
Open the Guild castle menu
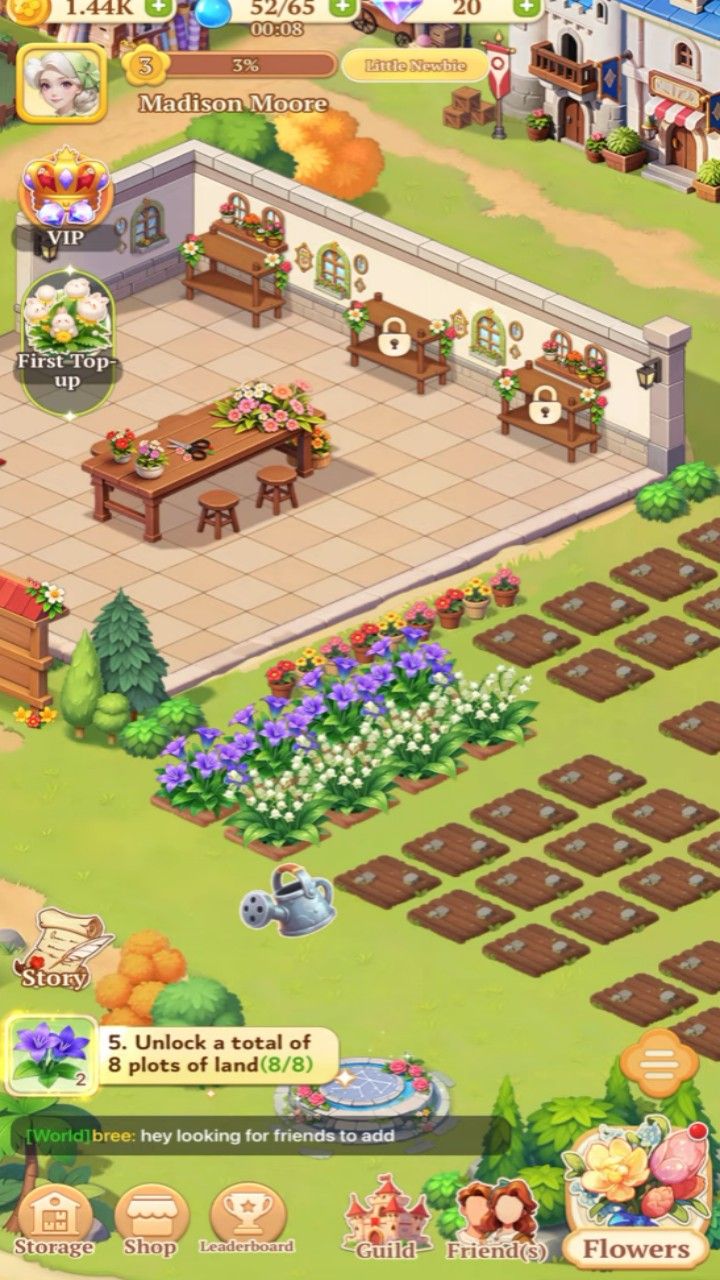(x=386, y=1220)
